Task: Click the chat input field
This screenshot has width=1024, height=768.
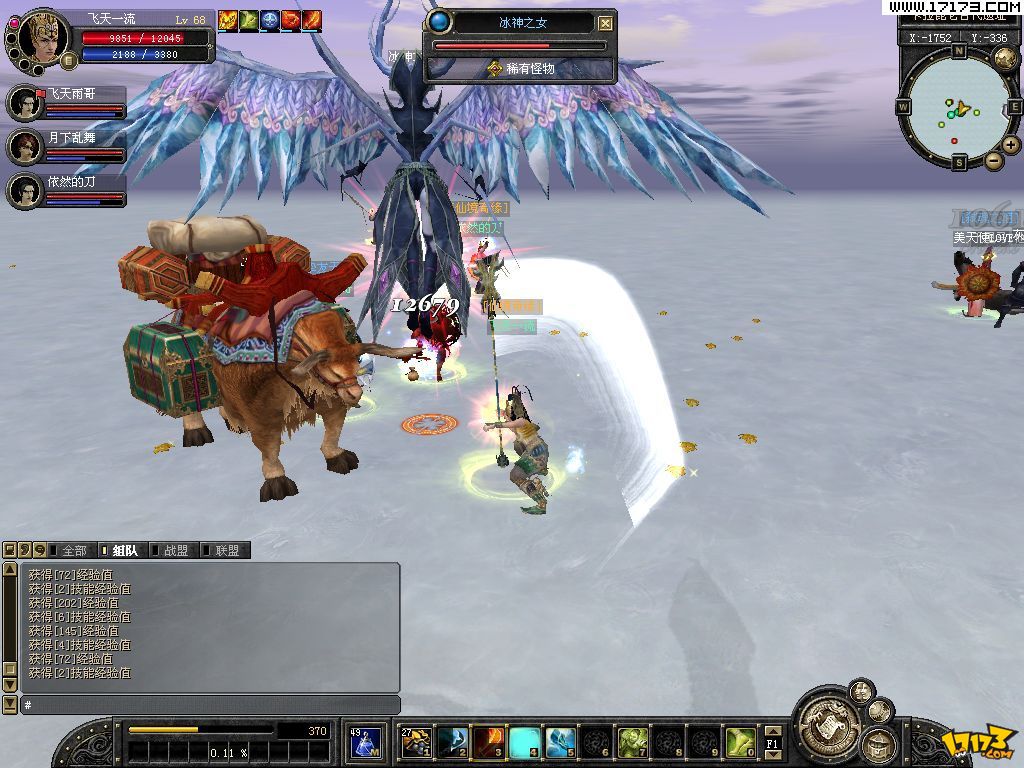Action: [210, 705]
